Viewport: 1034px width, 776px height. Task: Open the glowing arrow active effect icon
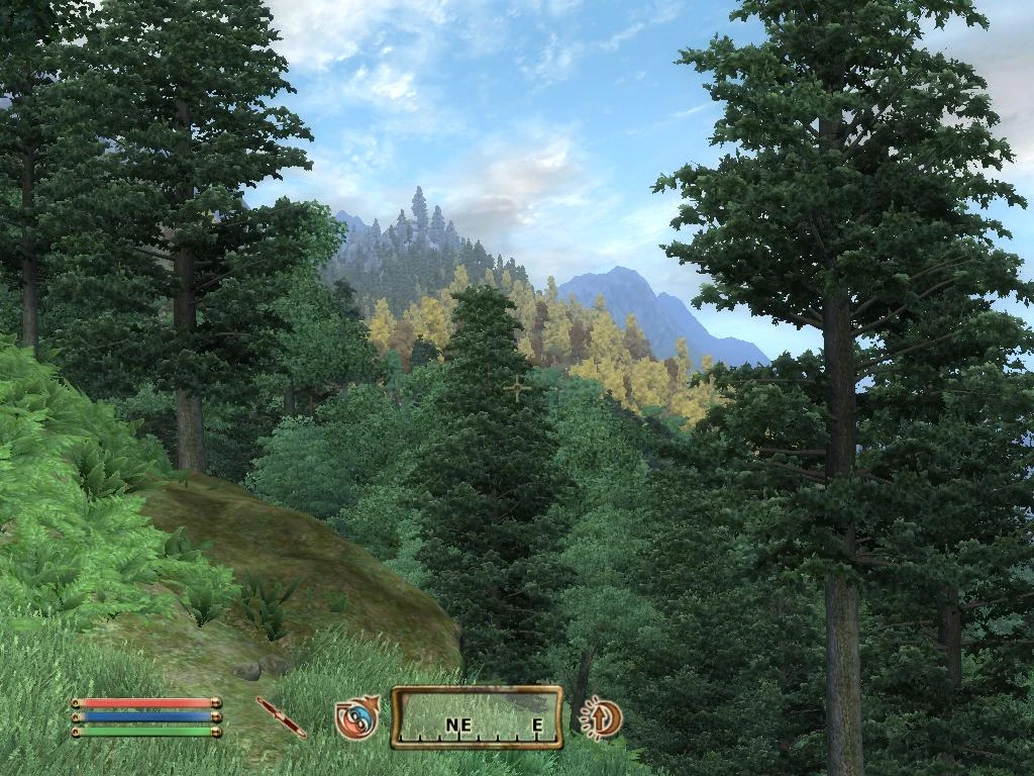602,717
